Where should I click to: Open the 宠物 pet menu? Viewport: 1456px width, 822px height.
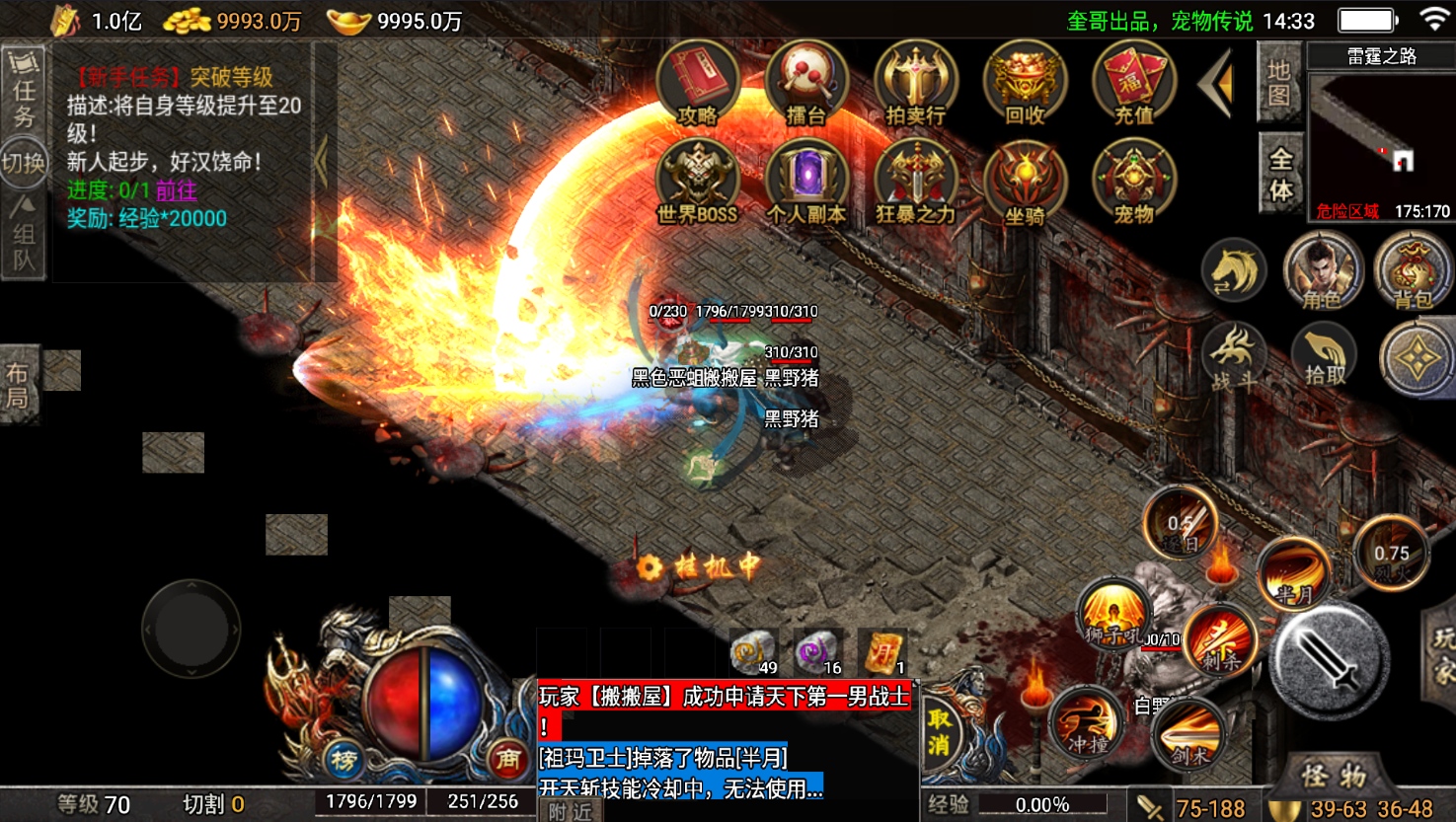1133,182
